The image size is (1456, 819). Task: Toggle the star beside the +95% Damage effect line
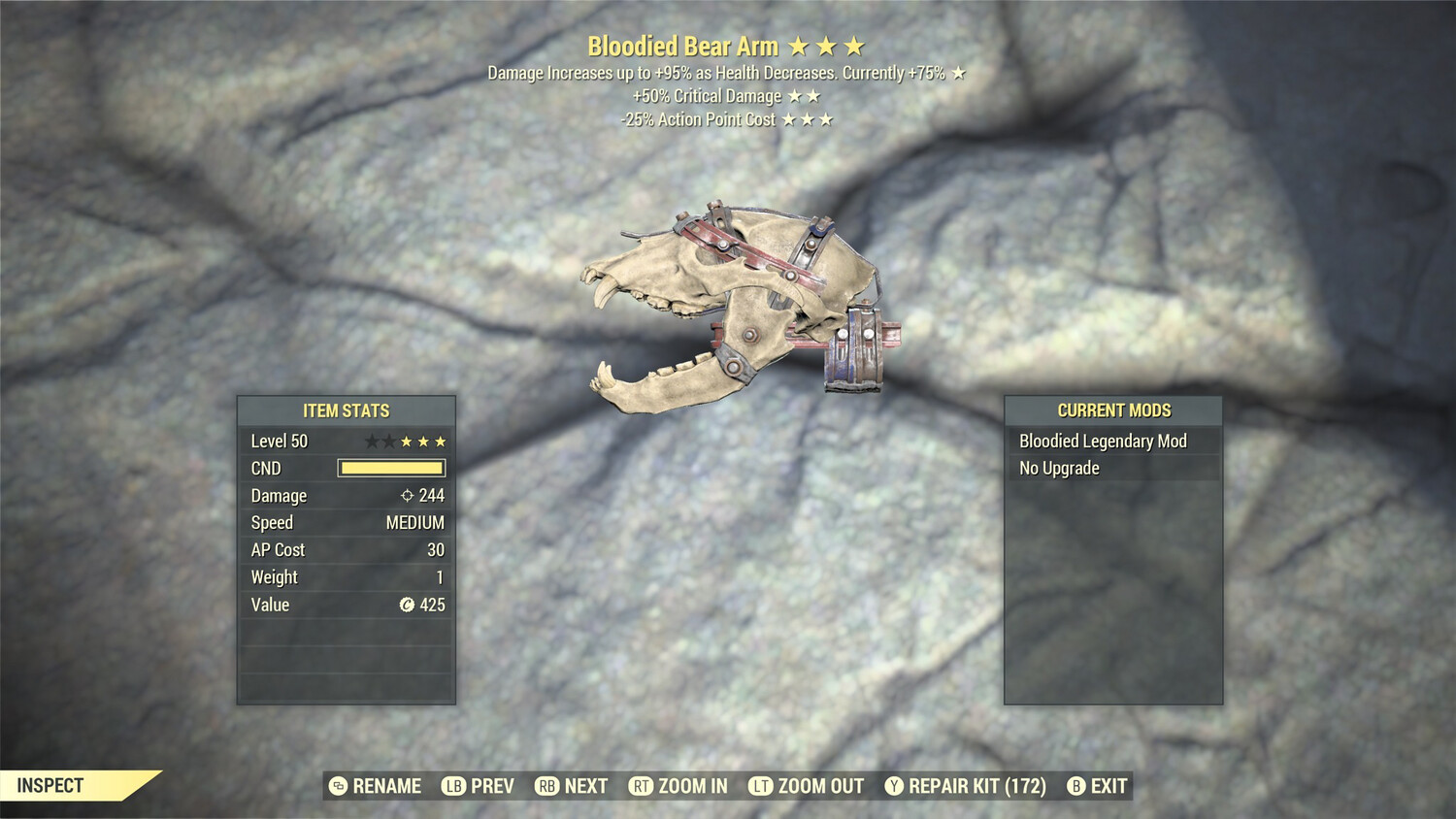pos(956,71)
